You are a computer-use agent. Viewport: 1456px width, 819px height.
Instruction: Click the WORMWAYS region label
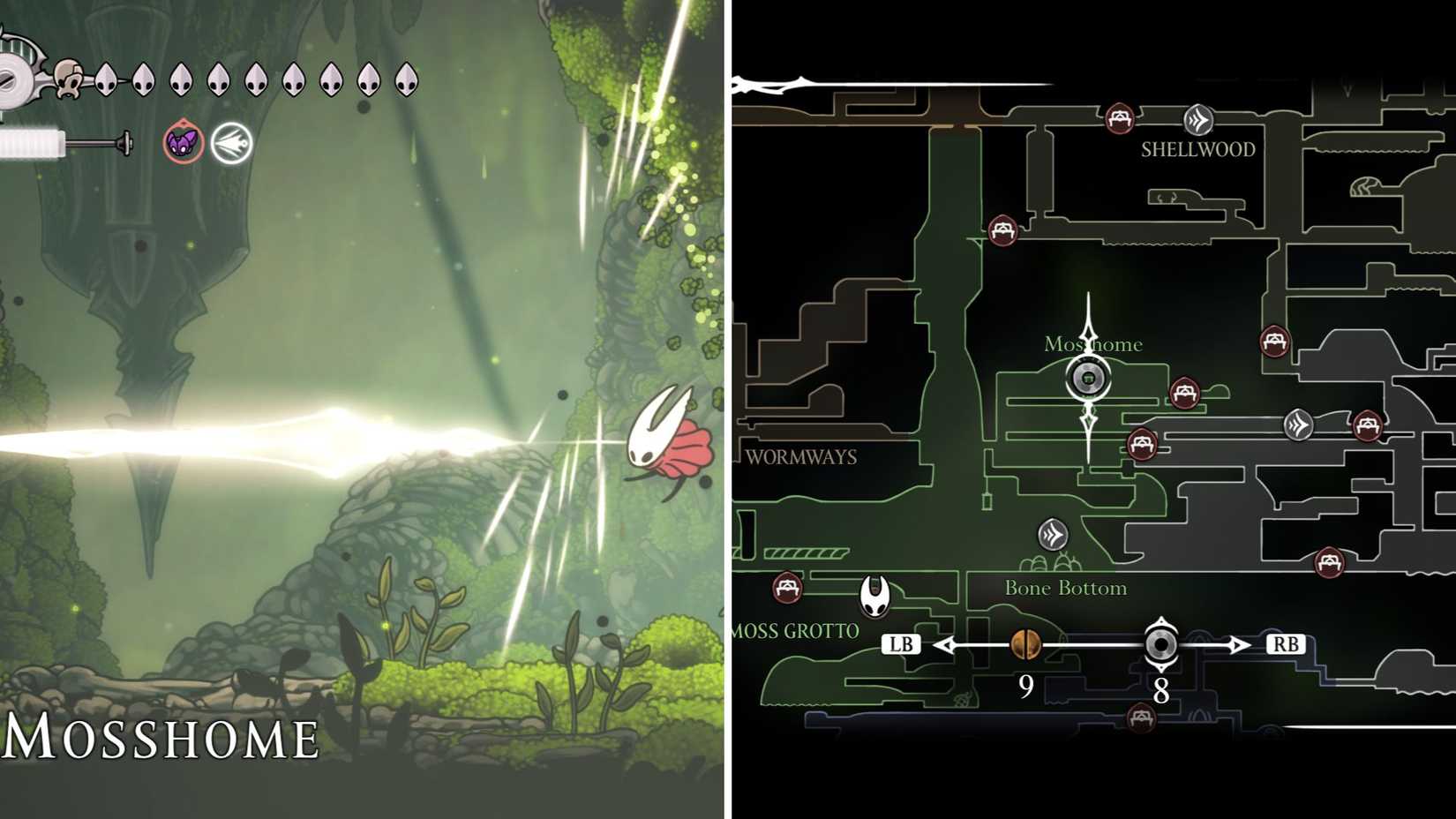tap(800, 457)
